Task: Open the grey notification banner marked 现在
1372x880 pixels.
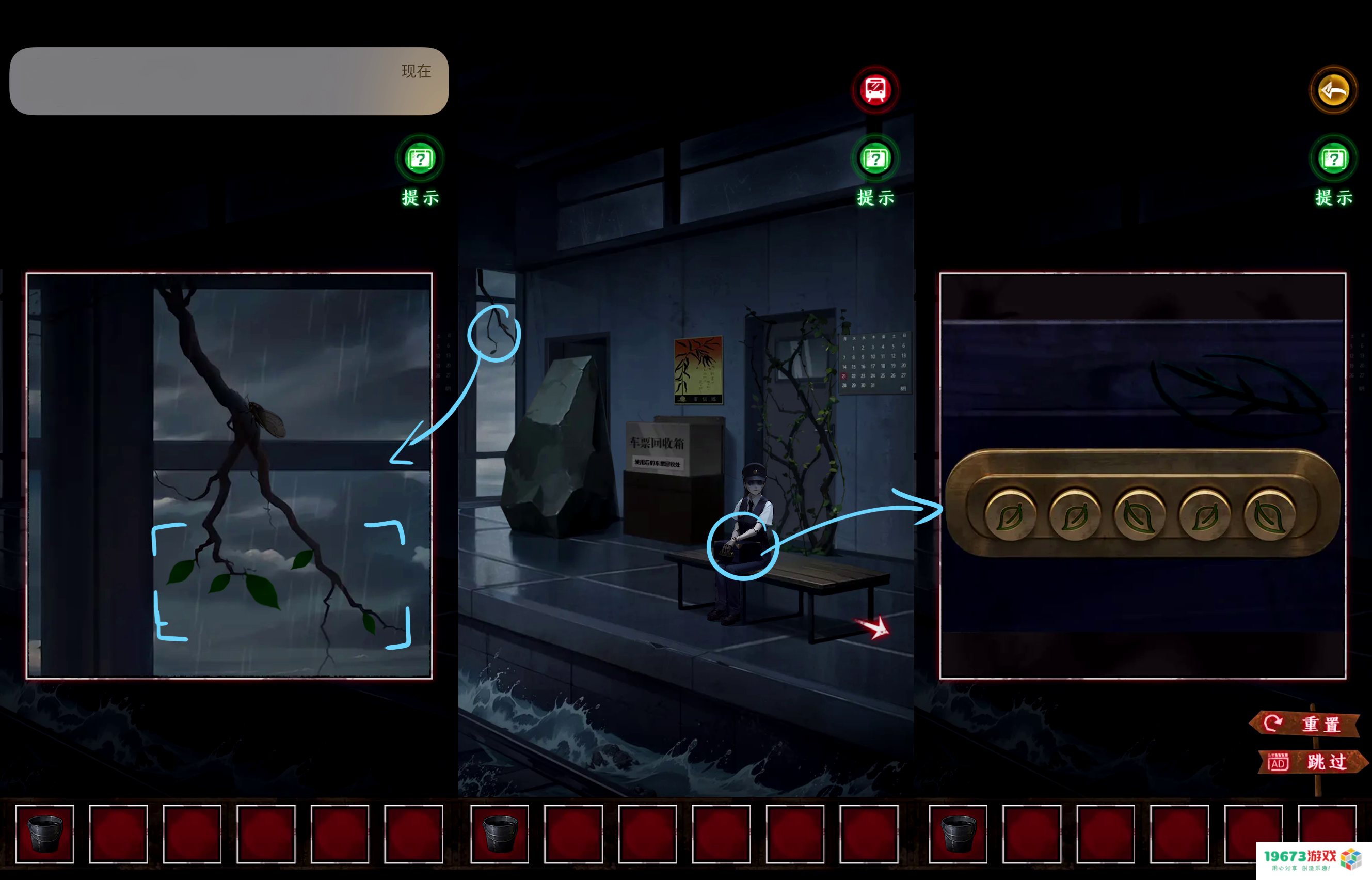Action: coord(229,81)
